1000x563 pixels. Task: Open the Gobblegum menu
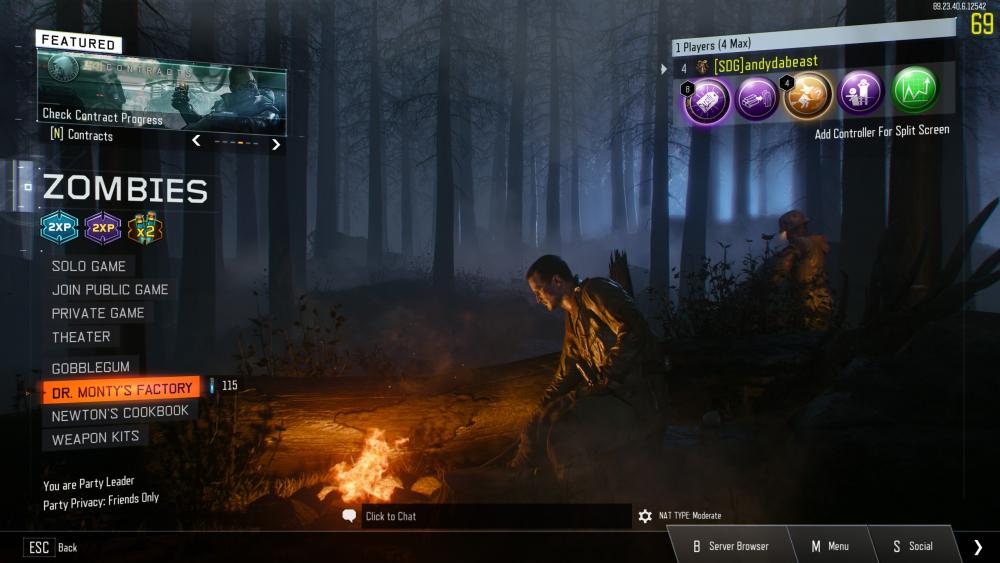90,368
